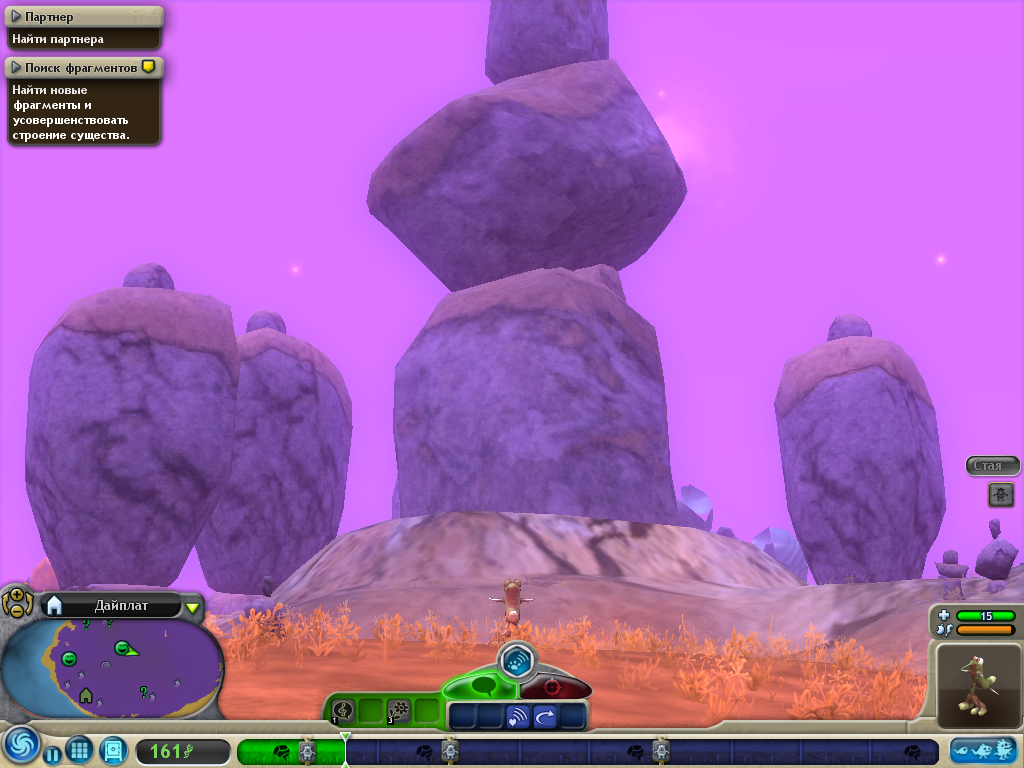The image size is (1024, 768).
Task: Click the home icon next to Дайплат
Action: (x=55, y=605)
